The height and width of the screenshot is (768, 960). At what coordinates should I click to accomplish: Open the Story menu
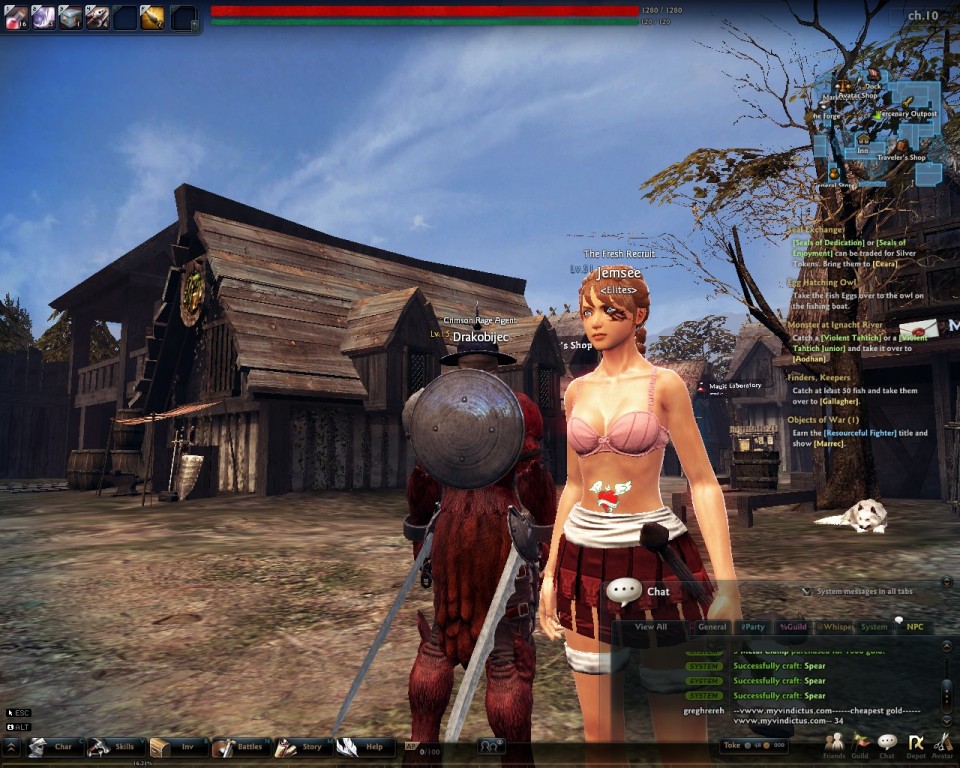click(x=301, y=746)
